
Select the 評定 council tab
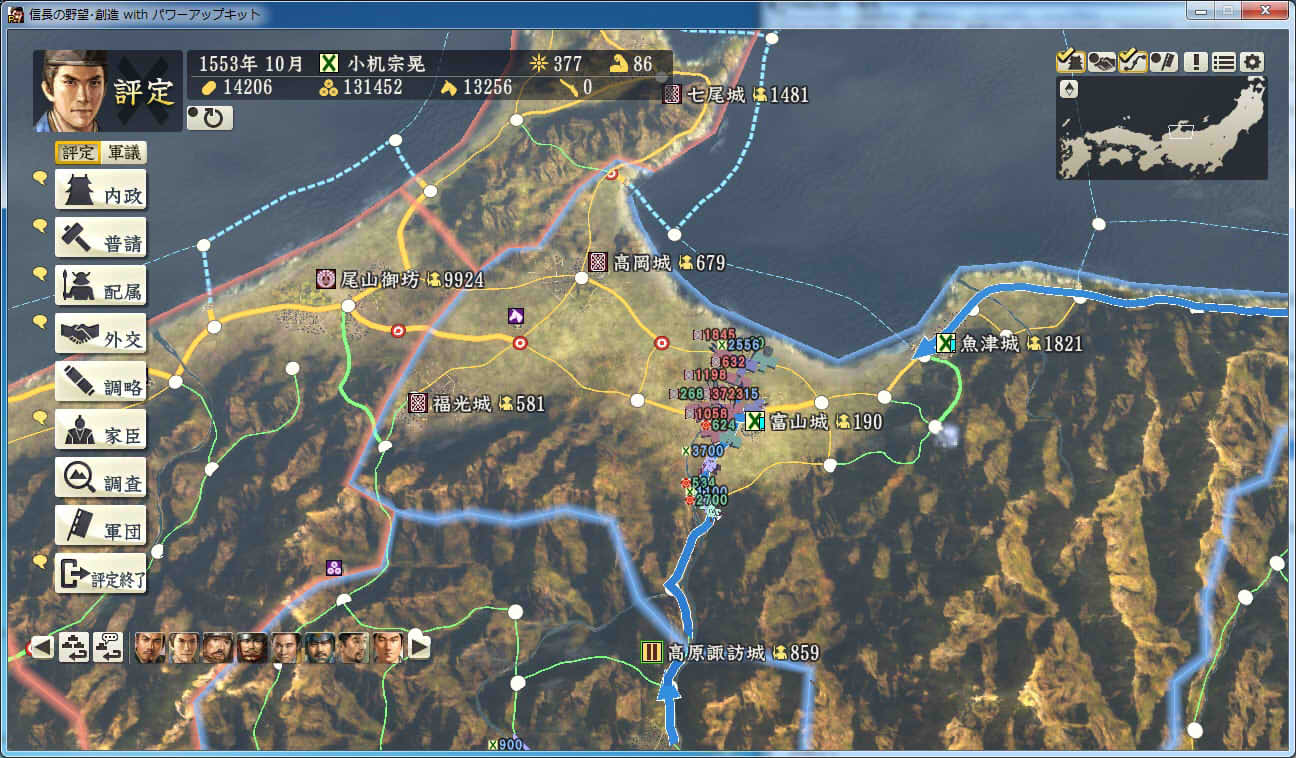pos(78,153)
